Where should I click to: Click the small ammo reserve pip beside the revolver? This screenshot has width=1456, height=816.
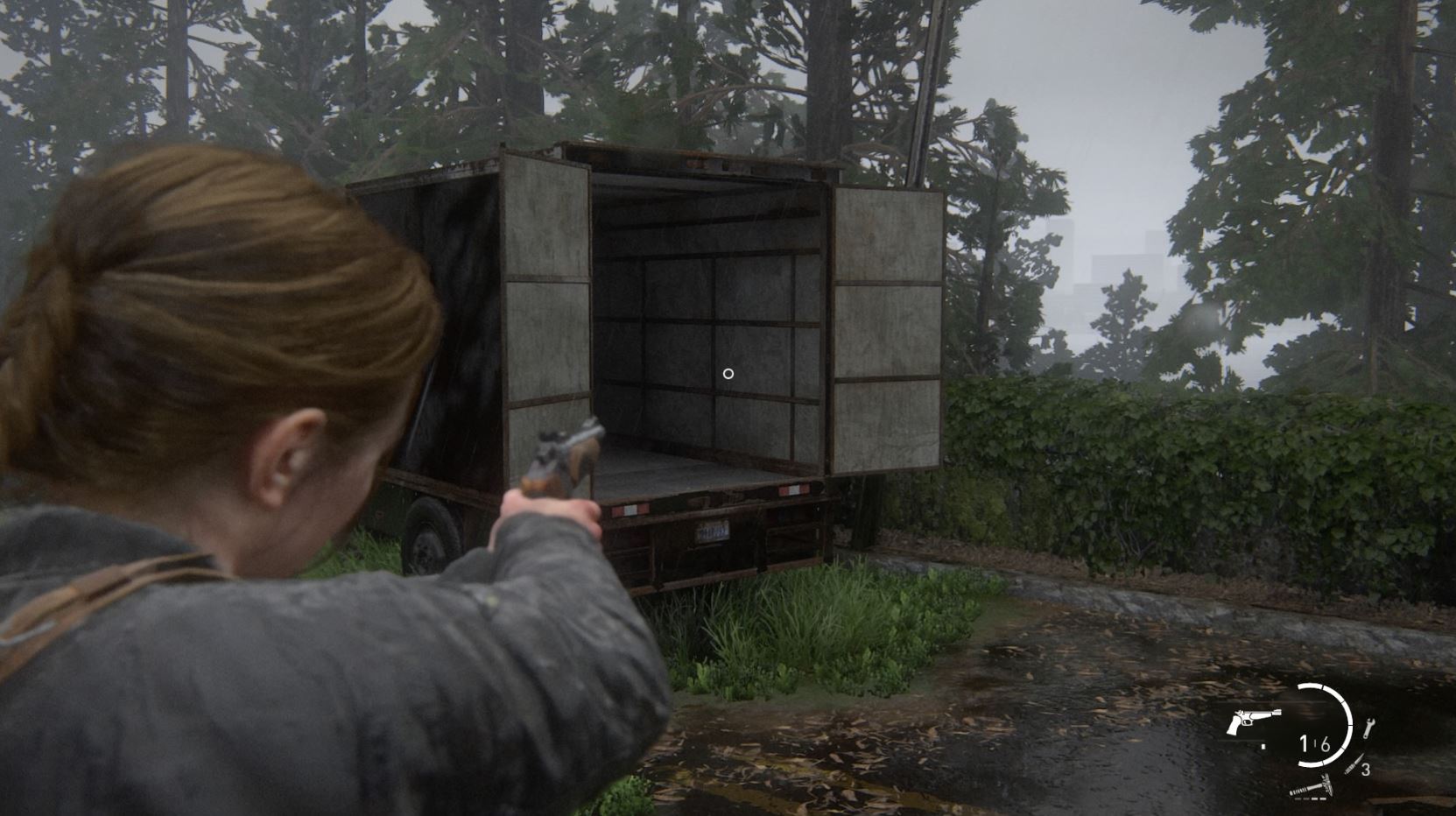point(1263,746)
